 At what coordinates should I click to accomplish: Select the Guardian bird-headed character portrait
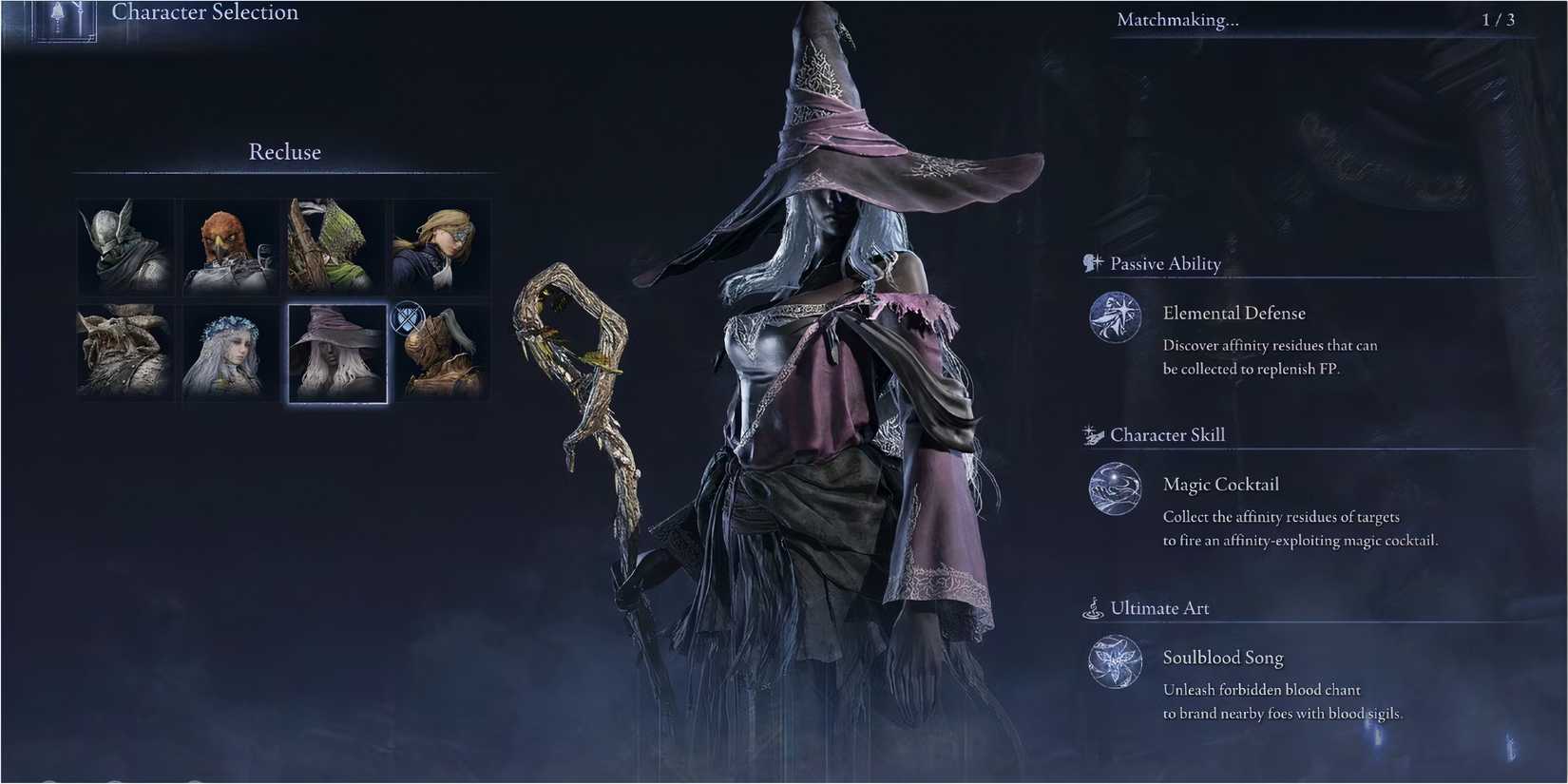(230, 247)
